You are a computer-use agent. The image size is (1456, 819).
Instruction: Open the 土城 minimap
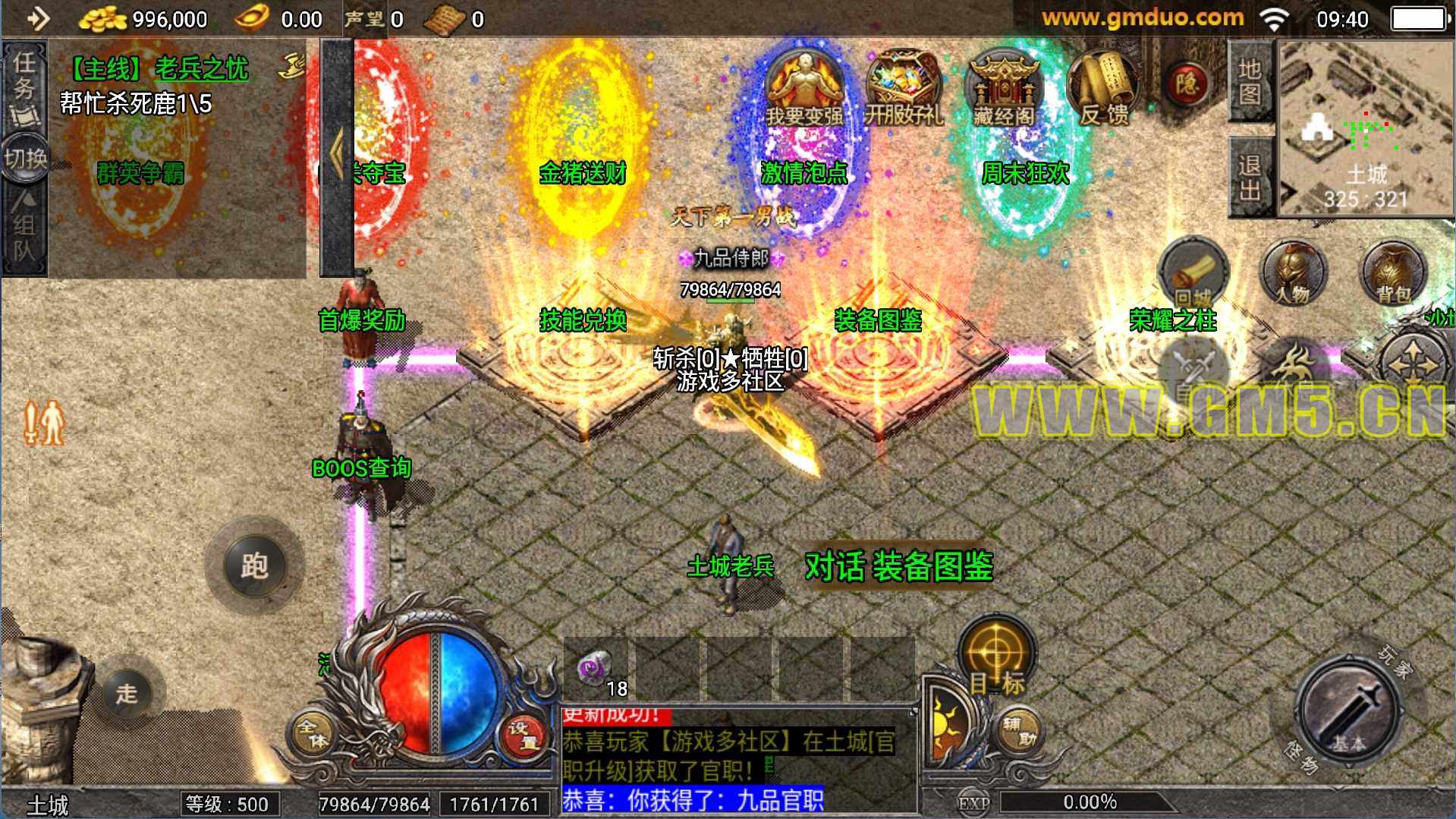tap(1366, 129)
